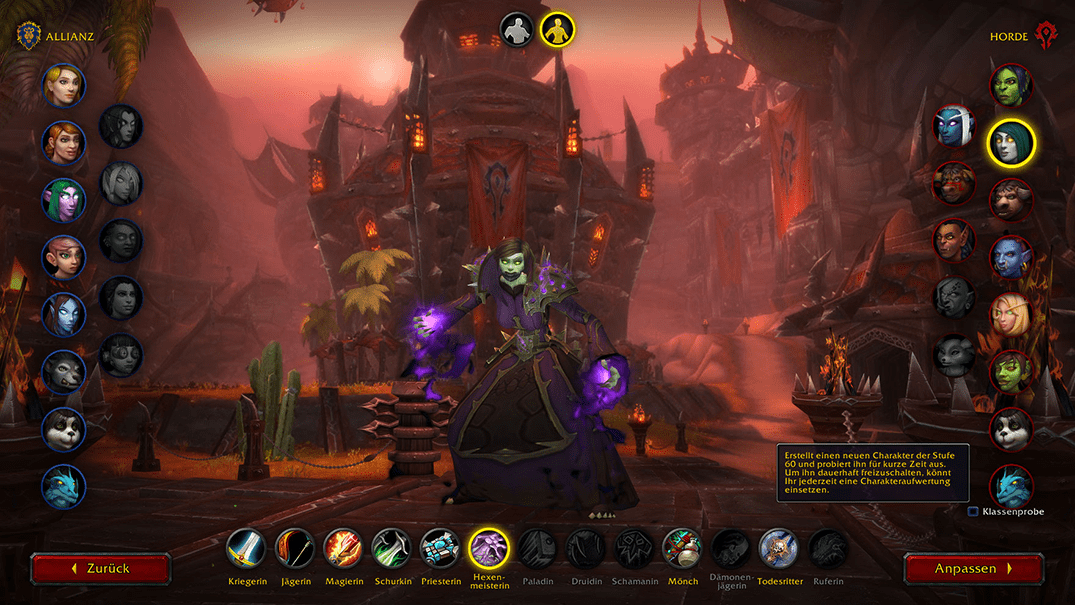The image size is (1075, 605).
Task: Select the Horde-side pandaren portrait
Action: pos(1011,429)
